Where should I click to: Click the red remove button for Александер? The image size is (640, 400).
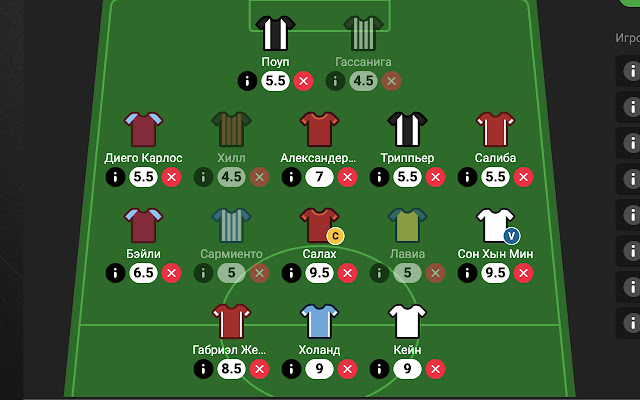pyautogui.click(x=347, y=177)
